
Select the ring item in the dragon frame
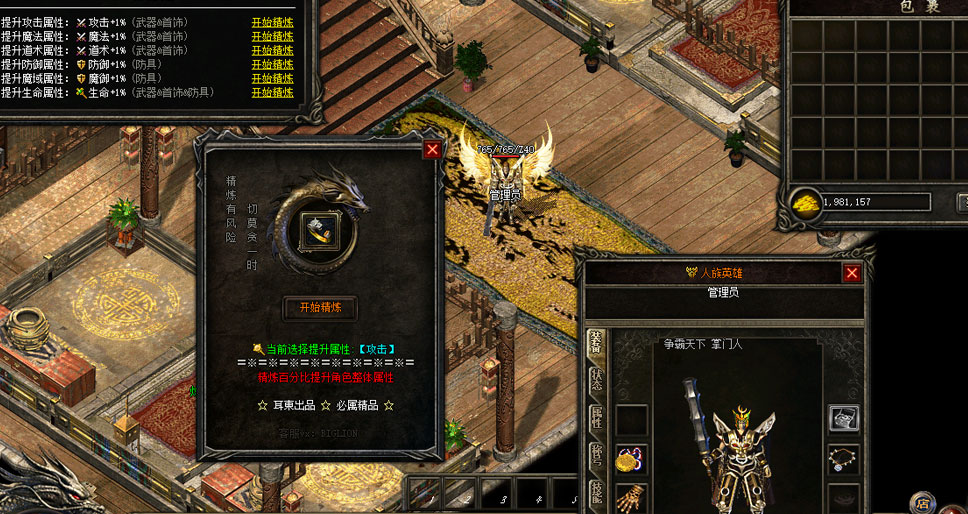[x=320, y=230]
